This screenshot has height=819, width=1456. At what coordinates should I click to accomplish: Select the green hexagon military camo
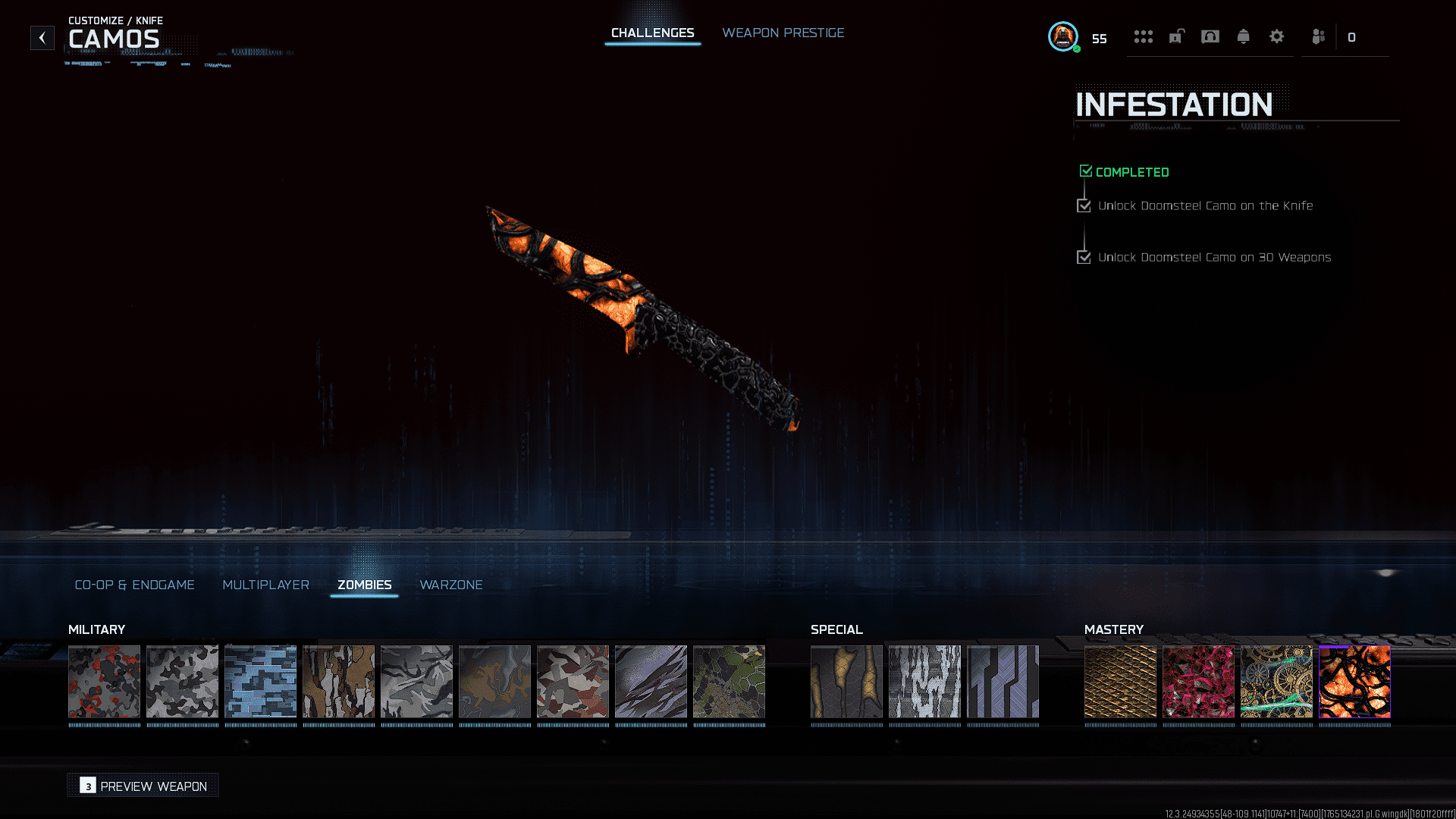tap(729, 681)
